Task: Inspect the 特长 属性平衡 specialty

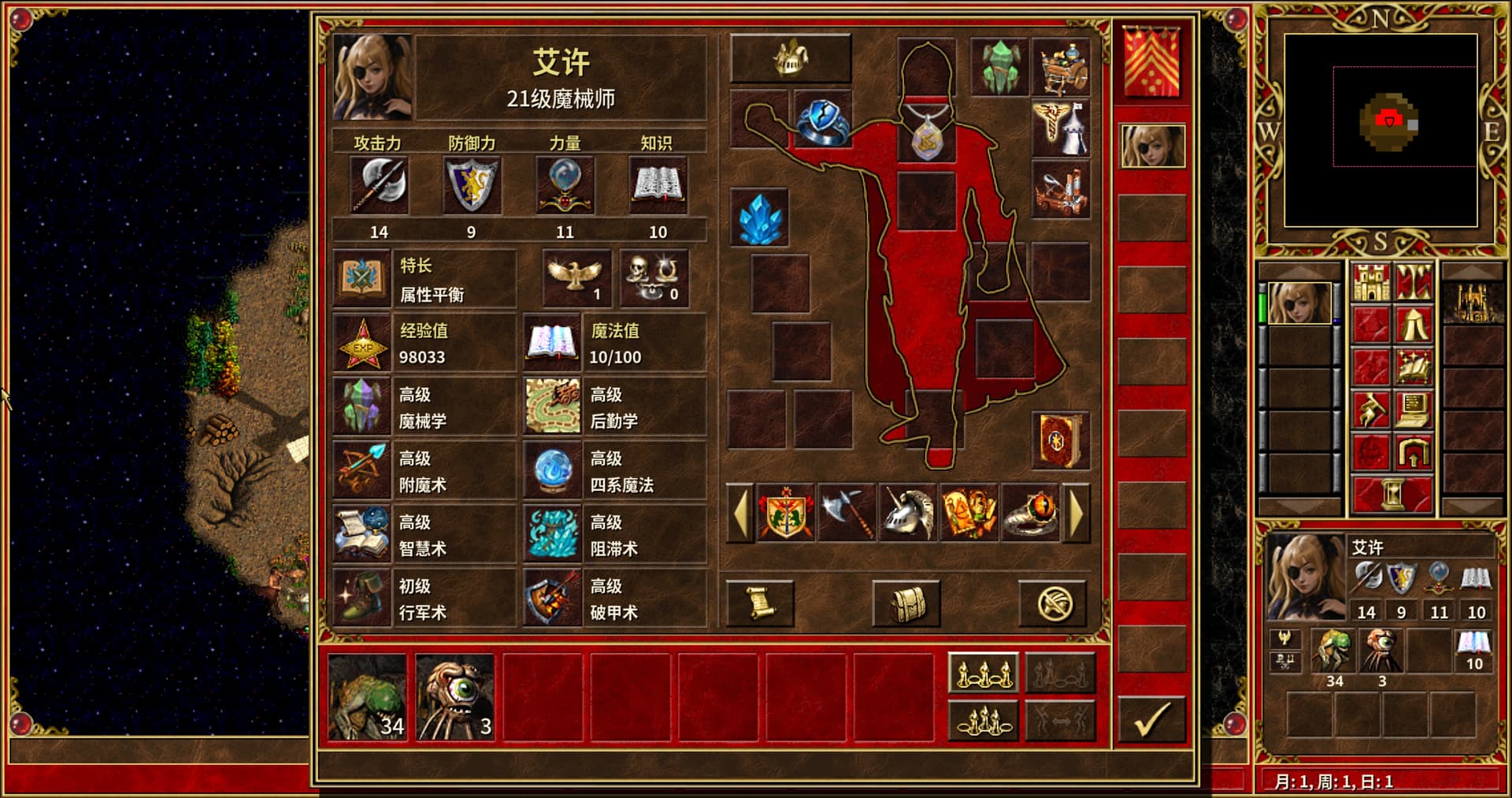Action: coord(424,279)
